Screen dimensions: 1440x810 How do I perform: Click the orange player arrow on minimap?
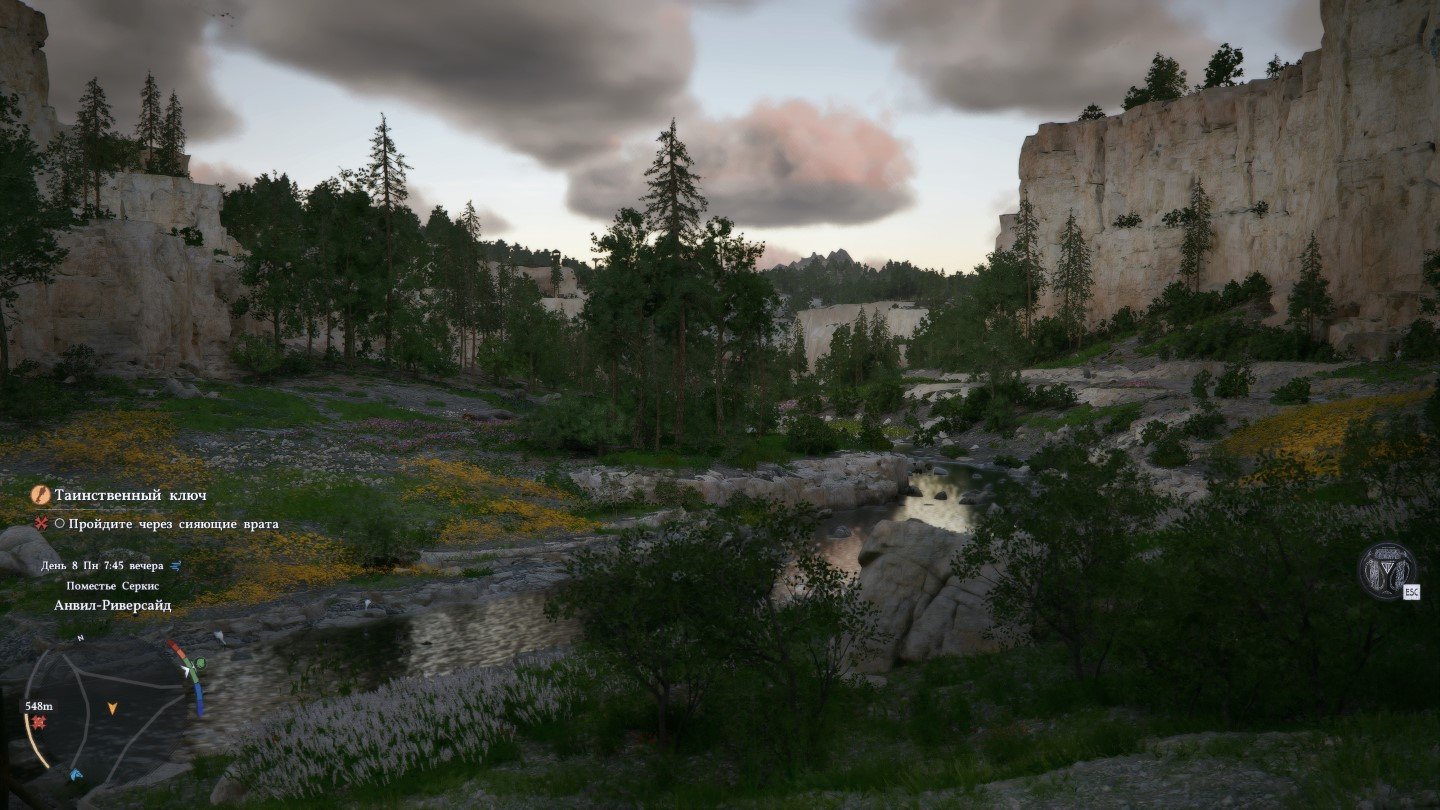tap(113, 708)
